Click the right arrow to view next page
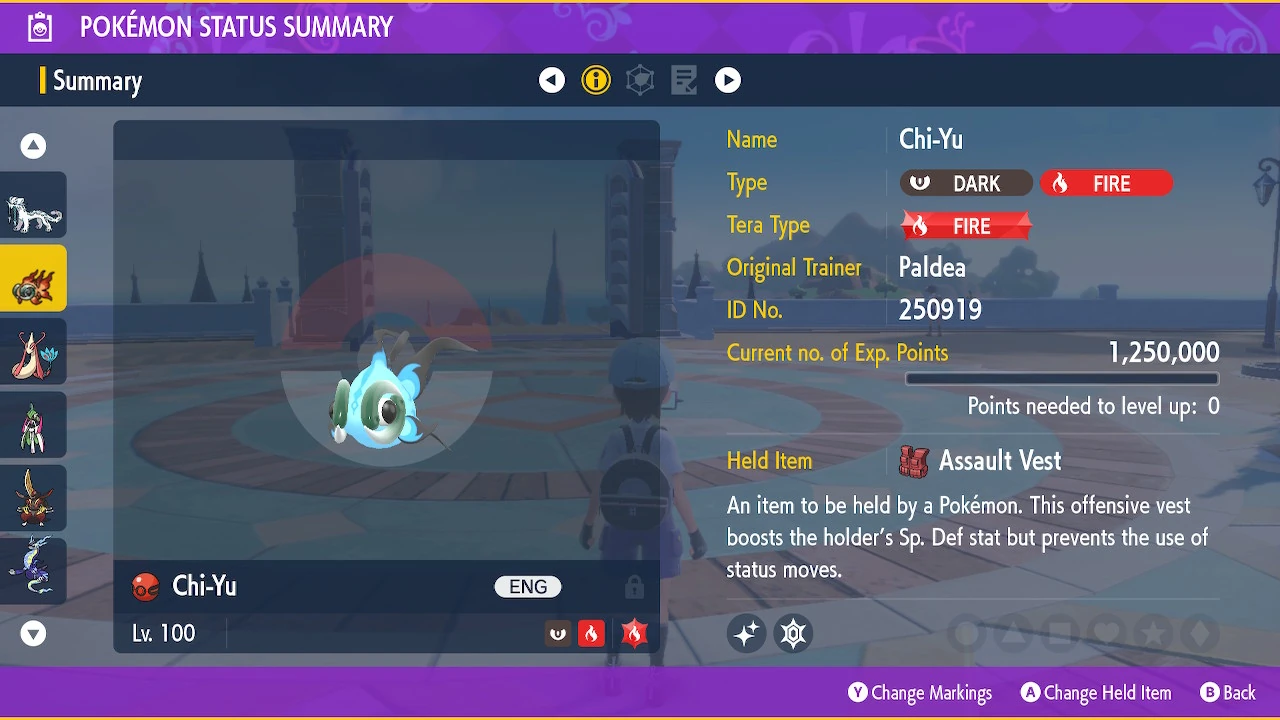 pyautogui.click(x=728, y=80)
